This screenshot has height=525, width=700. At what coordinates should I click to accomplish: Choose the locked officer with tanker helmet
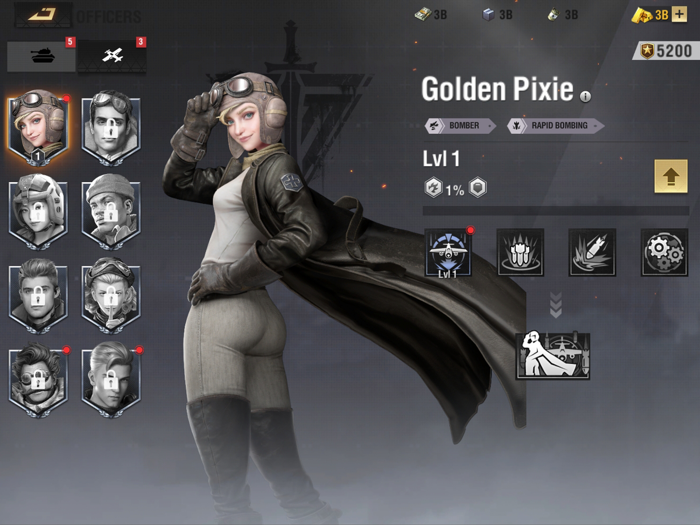pos(37,211)
